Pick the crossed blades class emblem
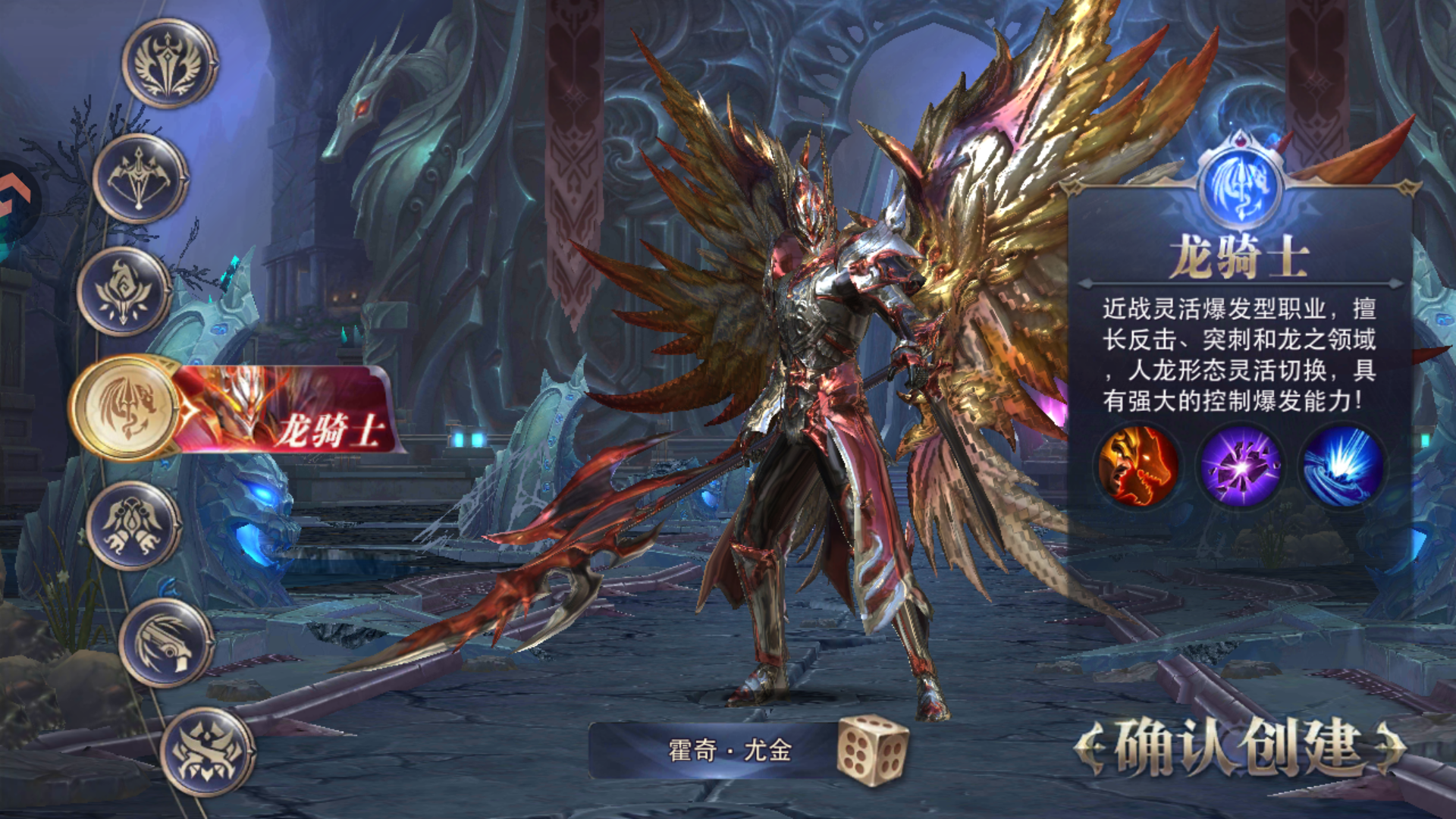Viewport: 1456px width, 819px height. click(207, 752)
